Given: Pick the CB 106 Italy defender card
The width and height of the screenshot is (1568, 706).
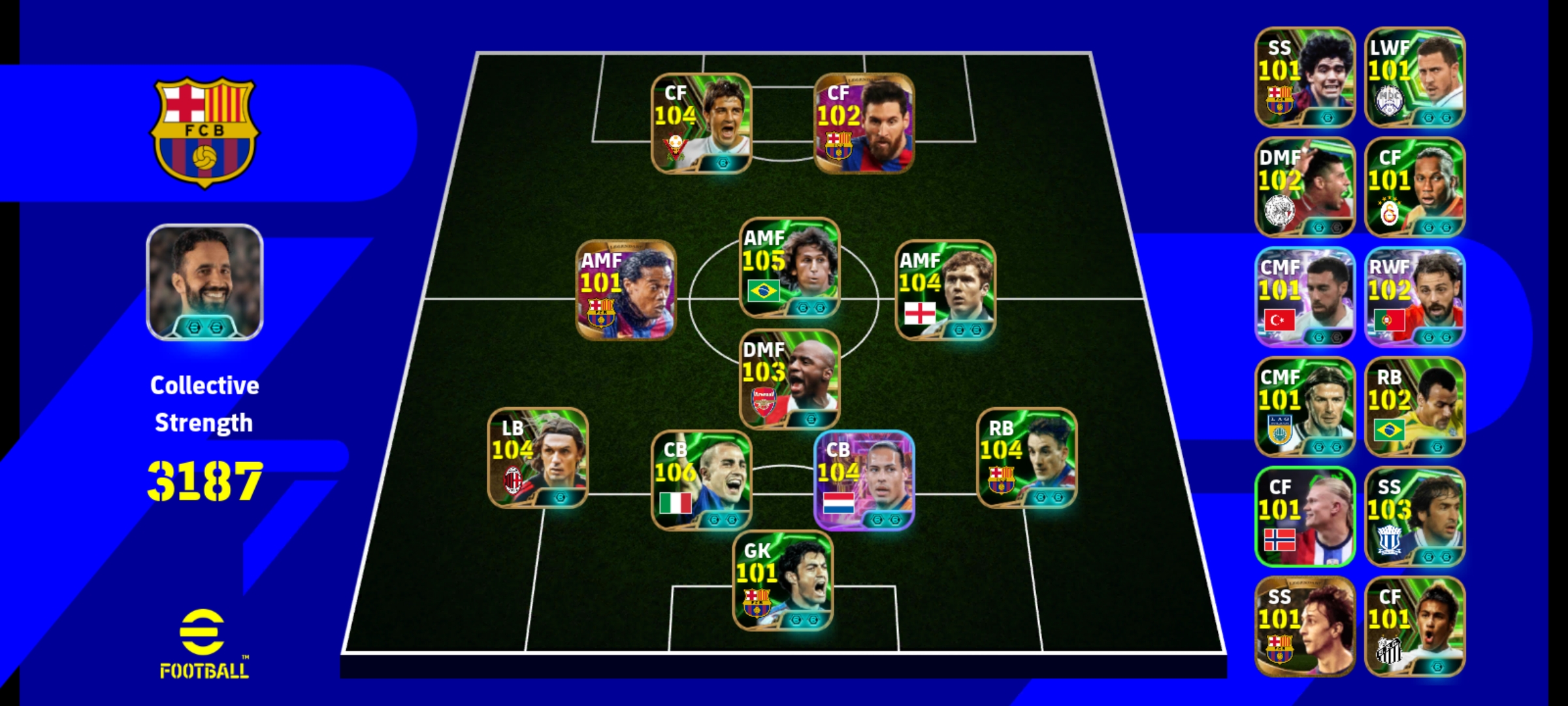Looking at the screenshot, I should coord(701,480).
